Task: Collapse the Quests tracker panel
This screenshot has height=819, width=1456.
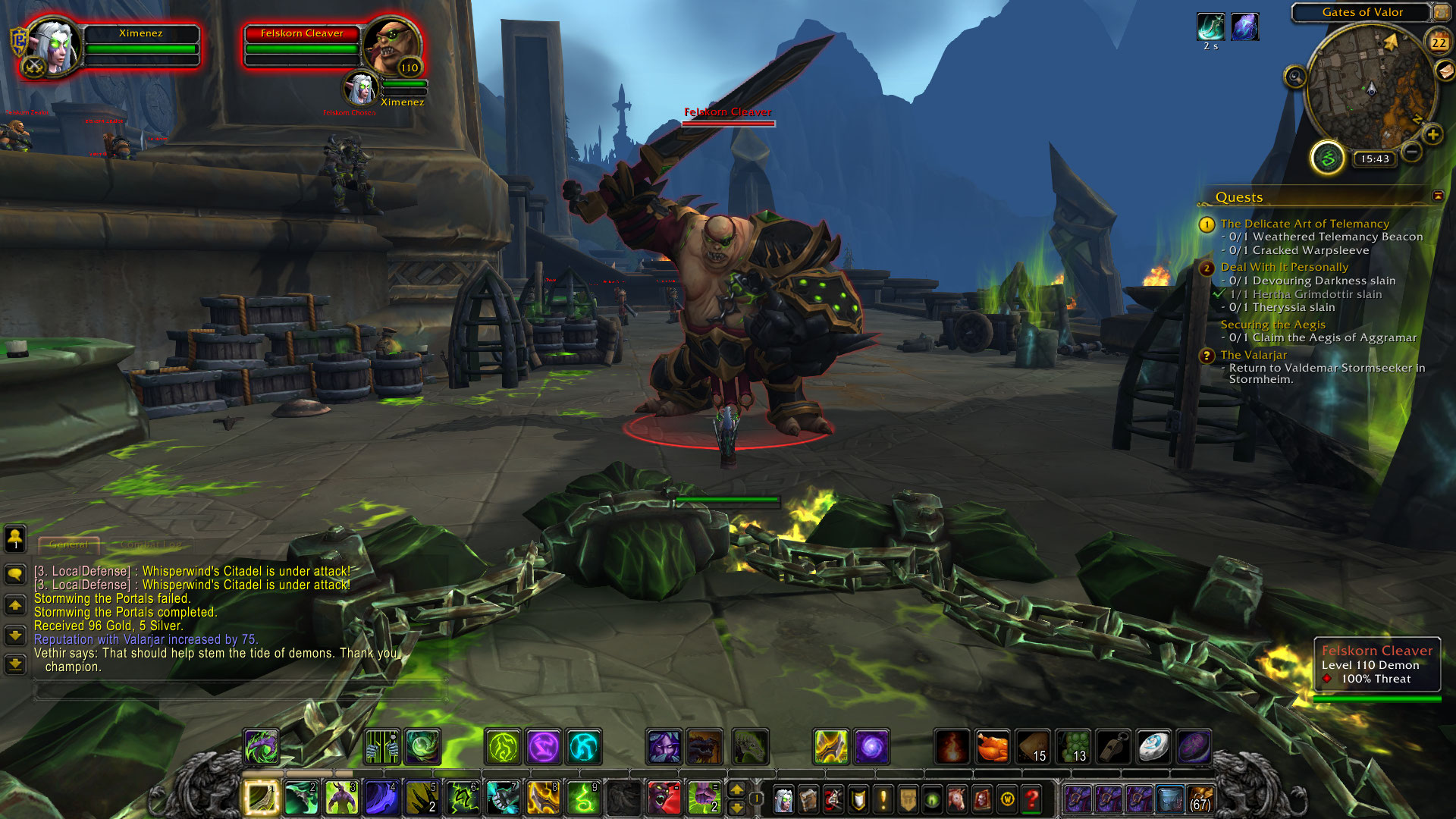Action: pyautogui.click(x=1438, y=196)
